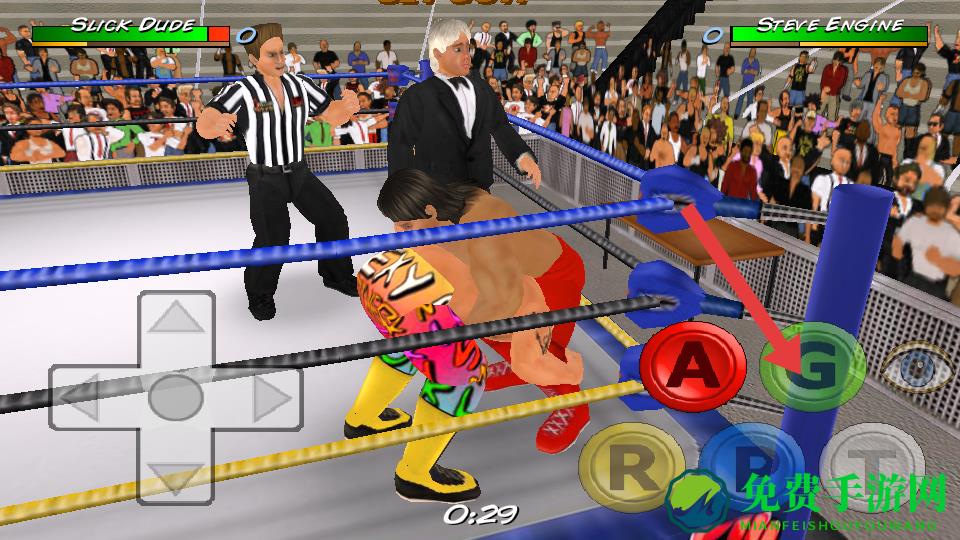
Task: Toggle the eye camera icon
Action: point(916,368)
